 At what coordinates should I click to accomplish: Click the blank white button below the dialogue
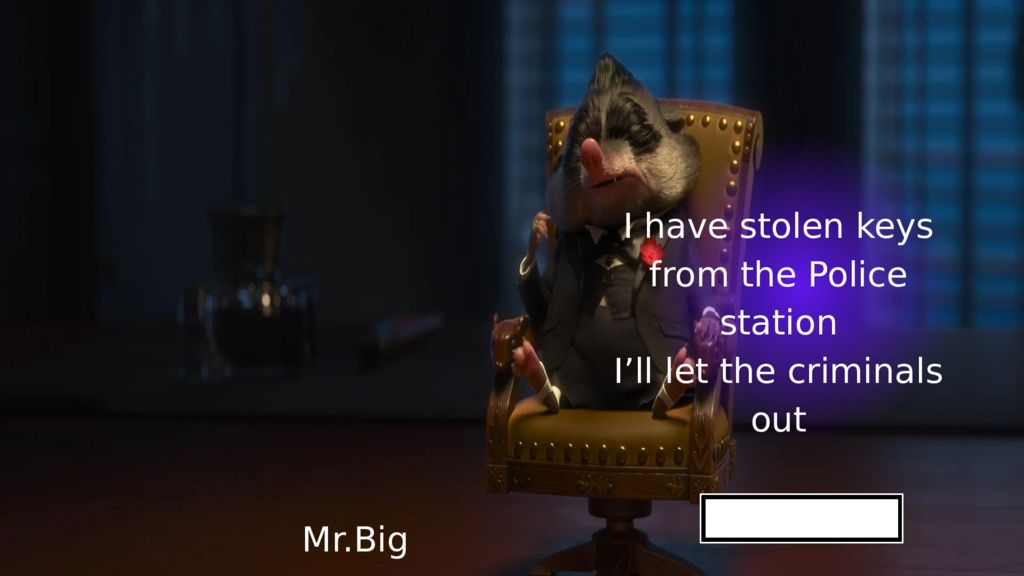coord(801,518)
